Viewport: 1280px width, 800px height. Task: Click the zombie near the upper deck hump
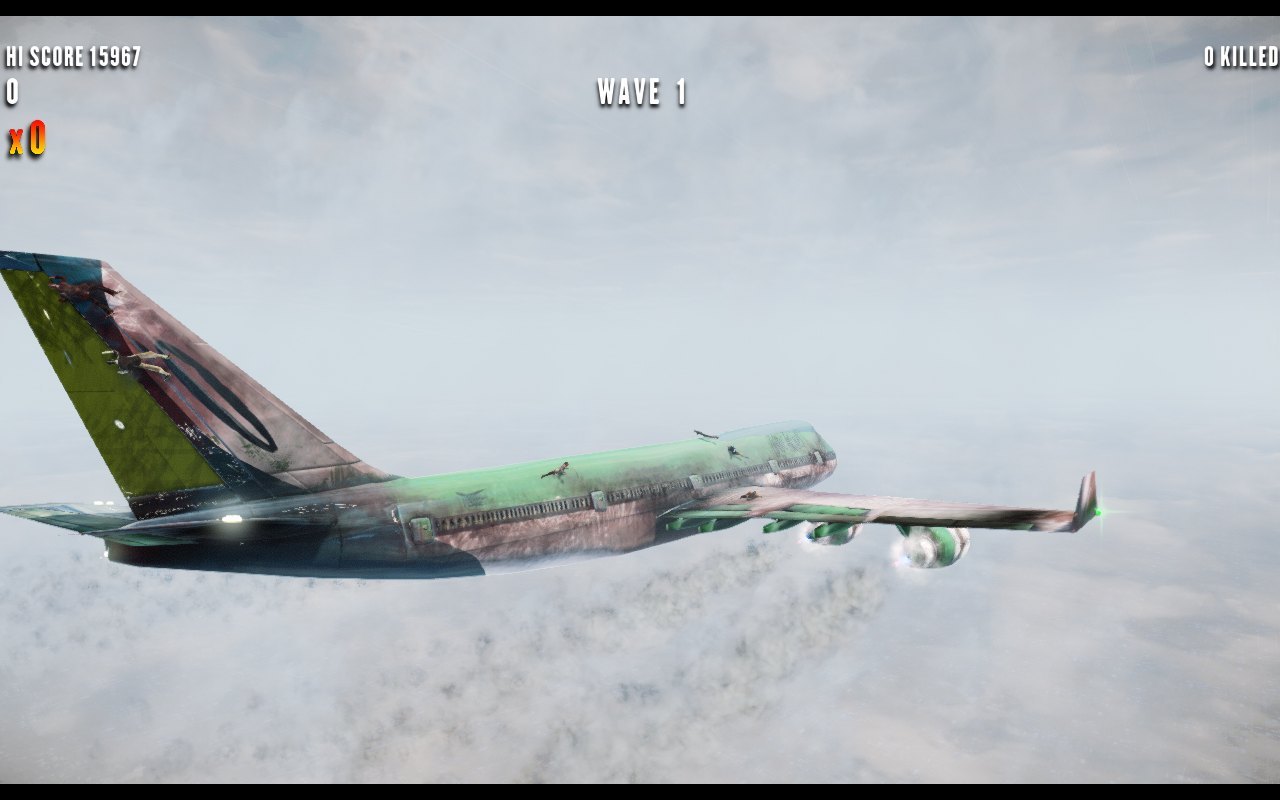coord(734,452)
